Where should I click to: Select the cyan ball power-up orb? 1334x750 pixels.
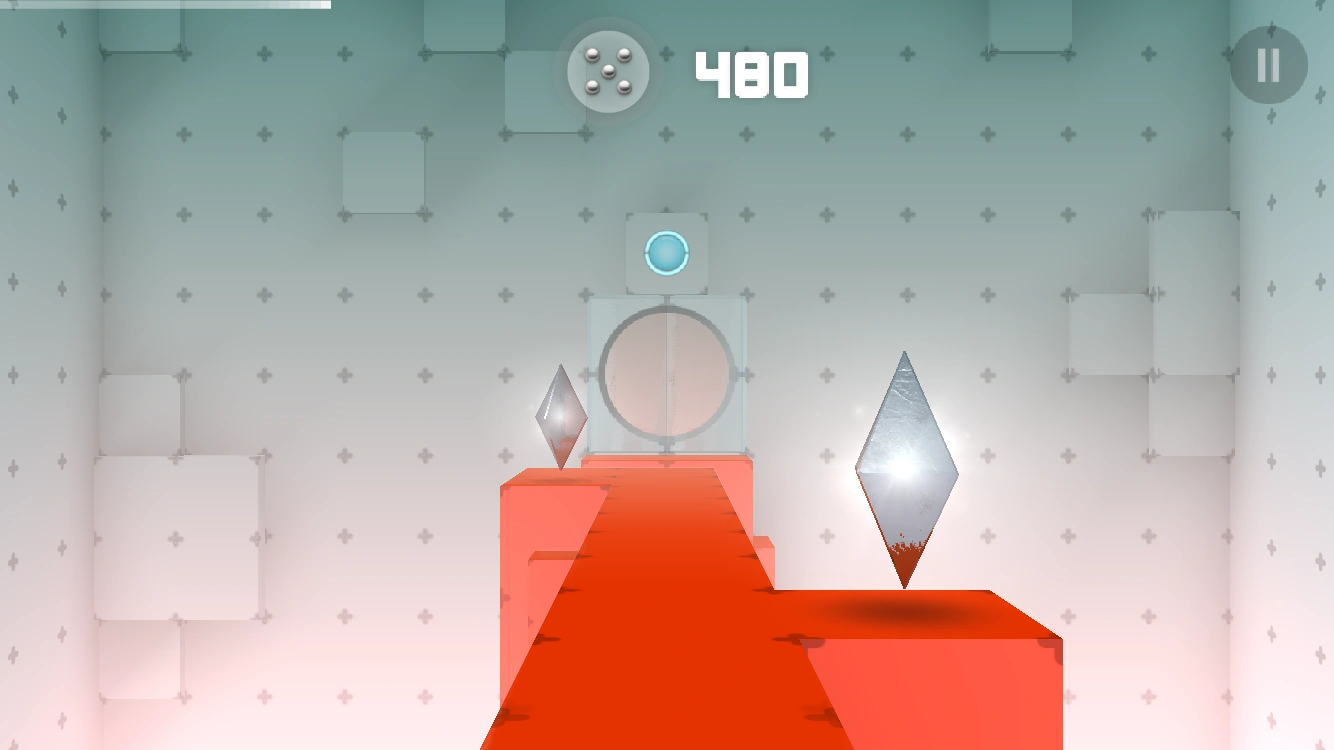coord(666,253)
